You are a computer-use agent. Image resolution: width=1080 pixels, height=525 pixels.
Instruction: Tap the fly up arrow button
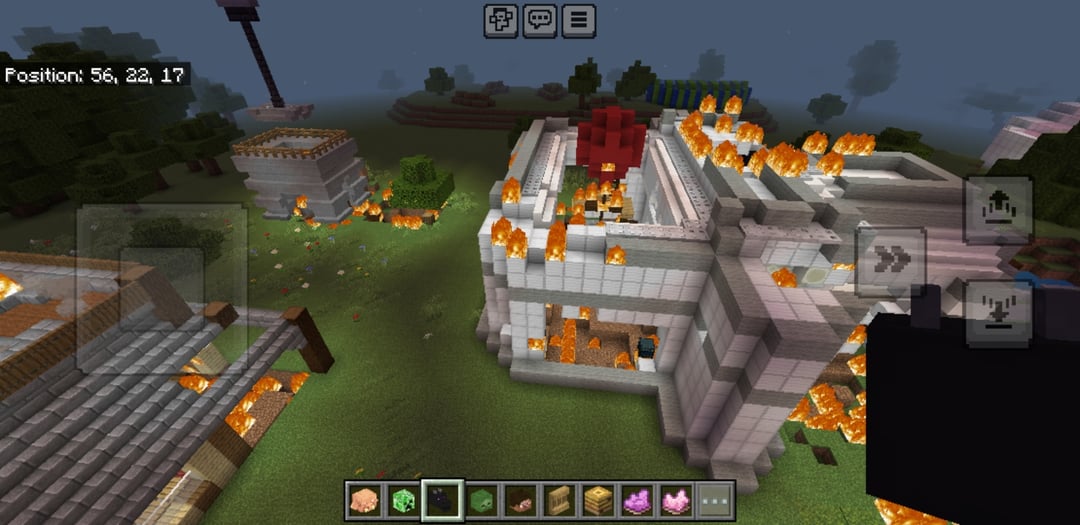[998, 210]
